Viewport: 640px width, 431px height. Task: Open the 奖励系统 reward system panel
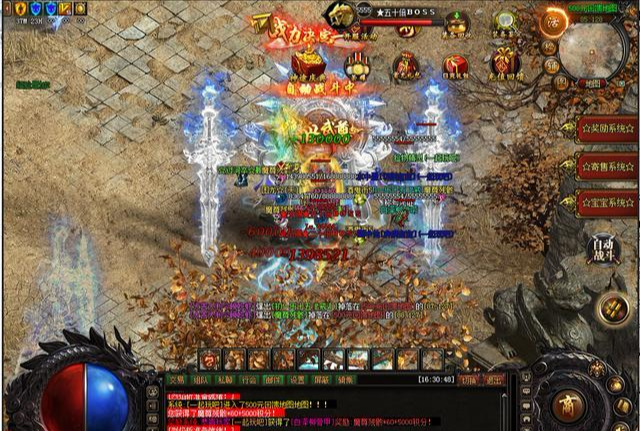[x=607, y=129]
